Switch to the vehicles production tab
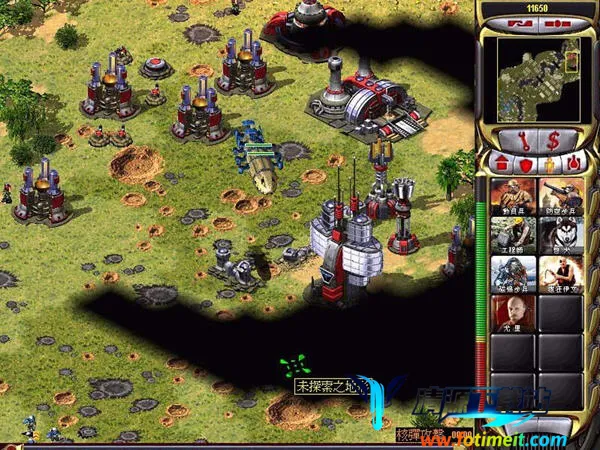Viewport: 600px width, 450px height. tap(574, 161)
